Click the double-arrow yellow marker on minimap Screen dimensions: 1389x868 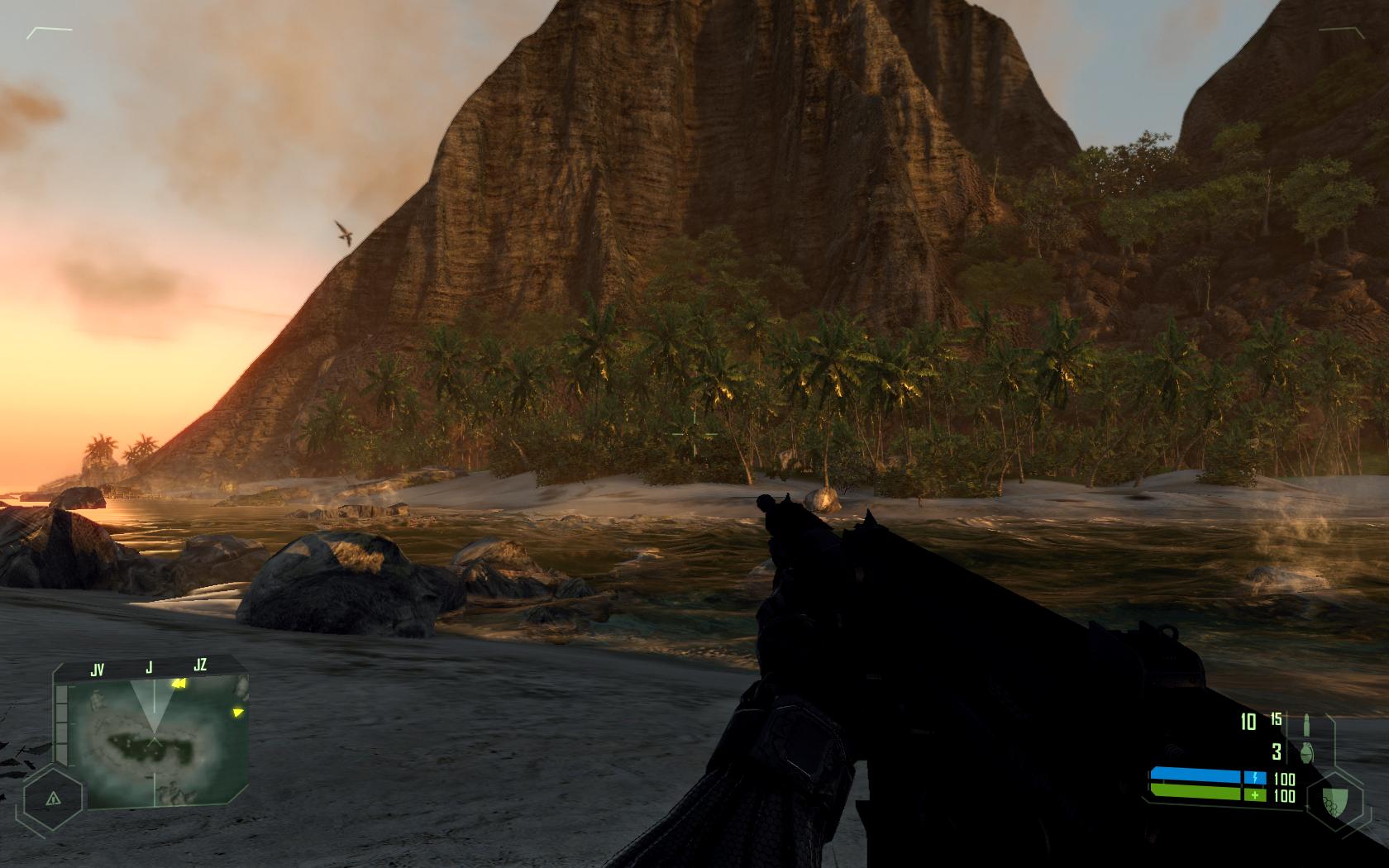177,684
